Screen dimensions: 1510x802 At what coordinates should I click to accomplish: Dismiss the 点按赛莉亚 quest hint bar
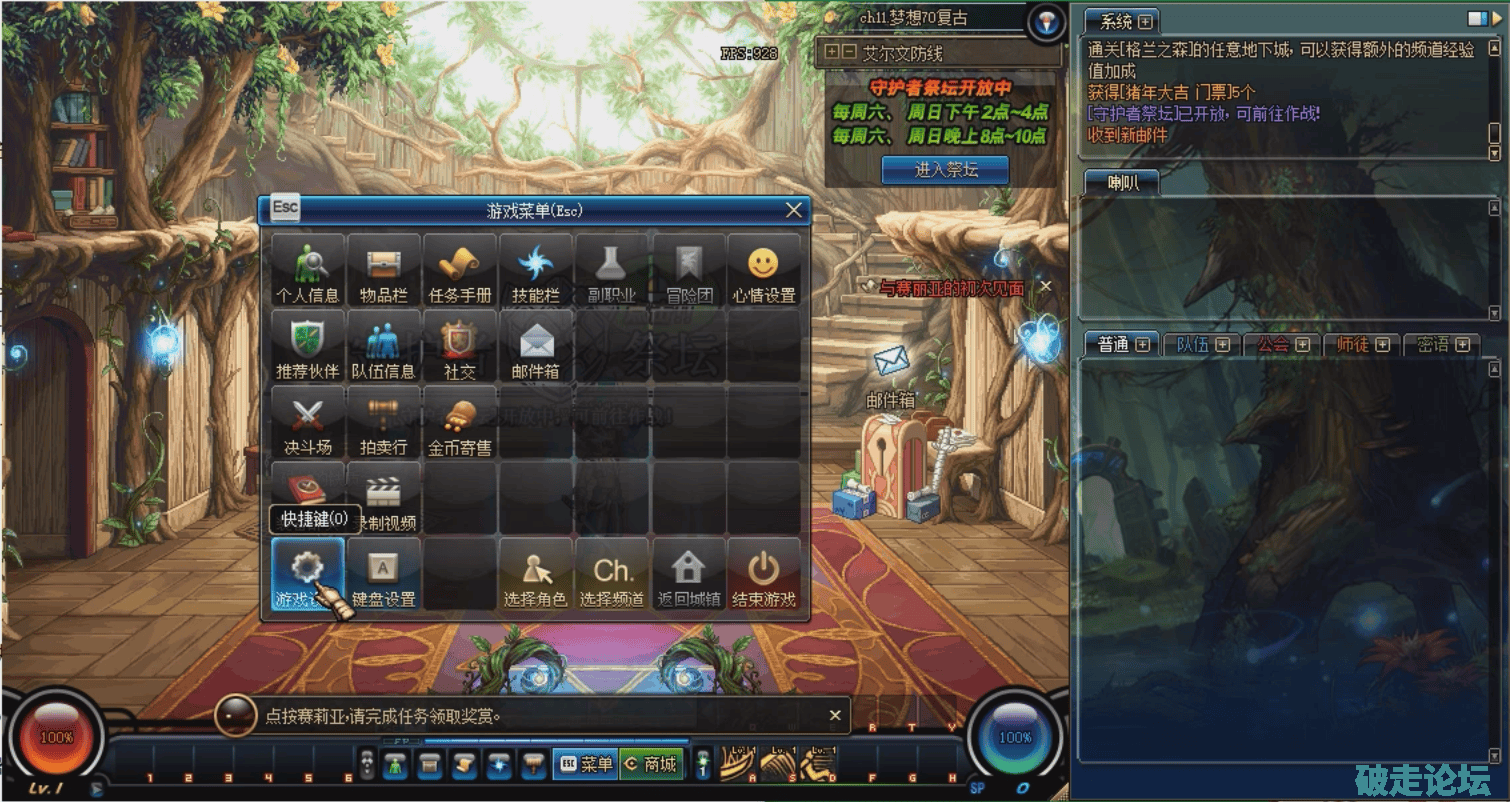(x=835, y=715)
